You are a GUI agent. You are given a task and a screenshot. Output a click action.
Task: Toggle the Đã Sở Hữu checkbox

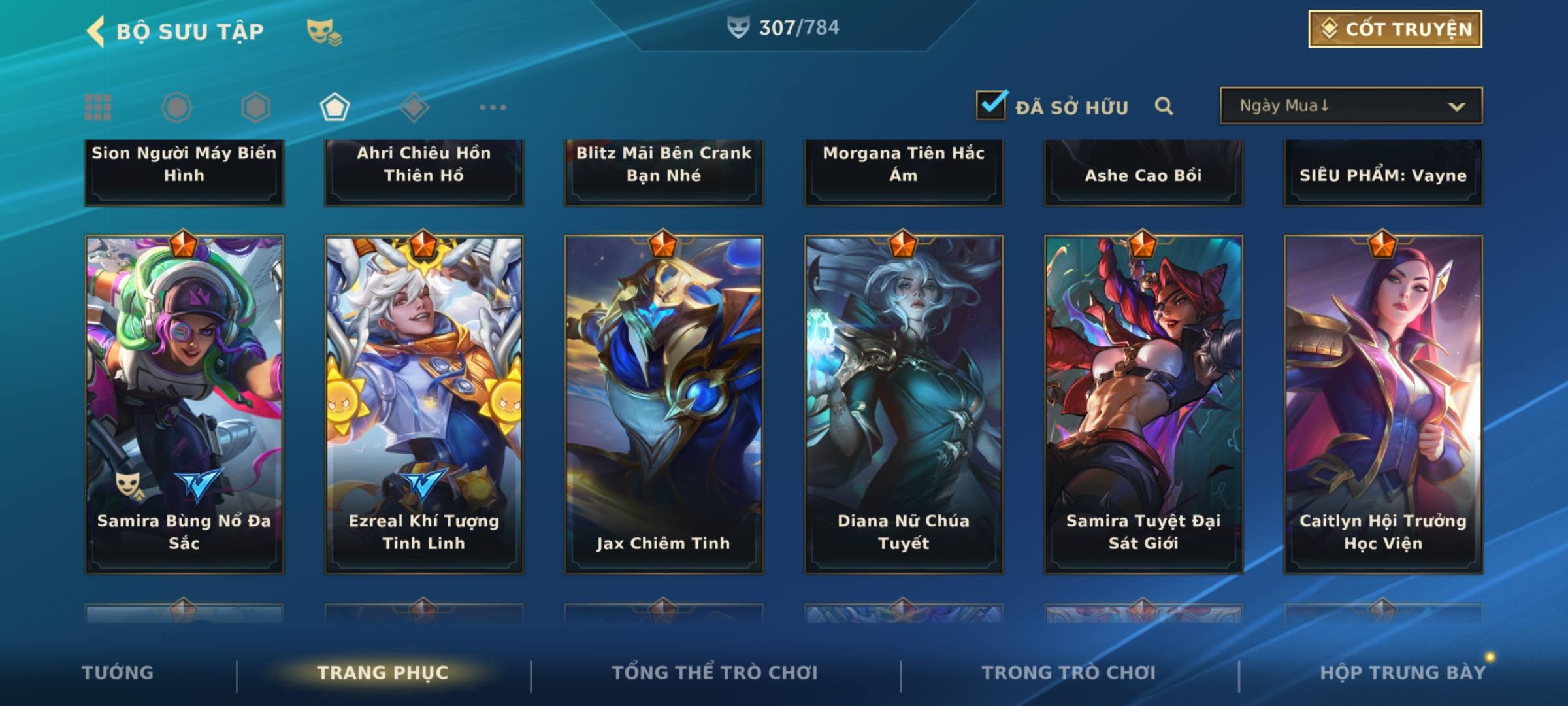991,105
